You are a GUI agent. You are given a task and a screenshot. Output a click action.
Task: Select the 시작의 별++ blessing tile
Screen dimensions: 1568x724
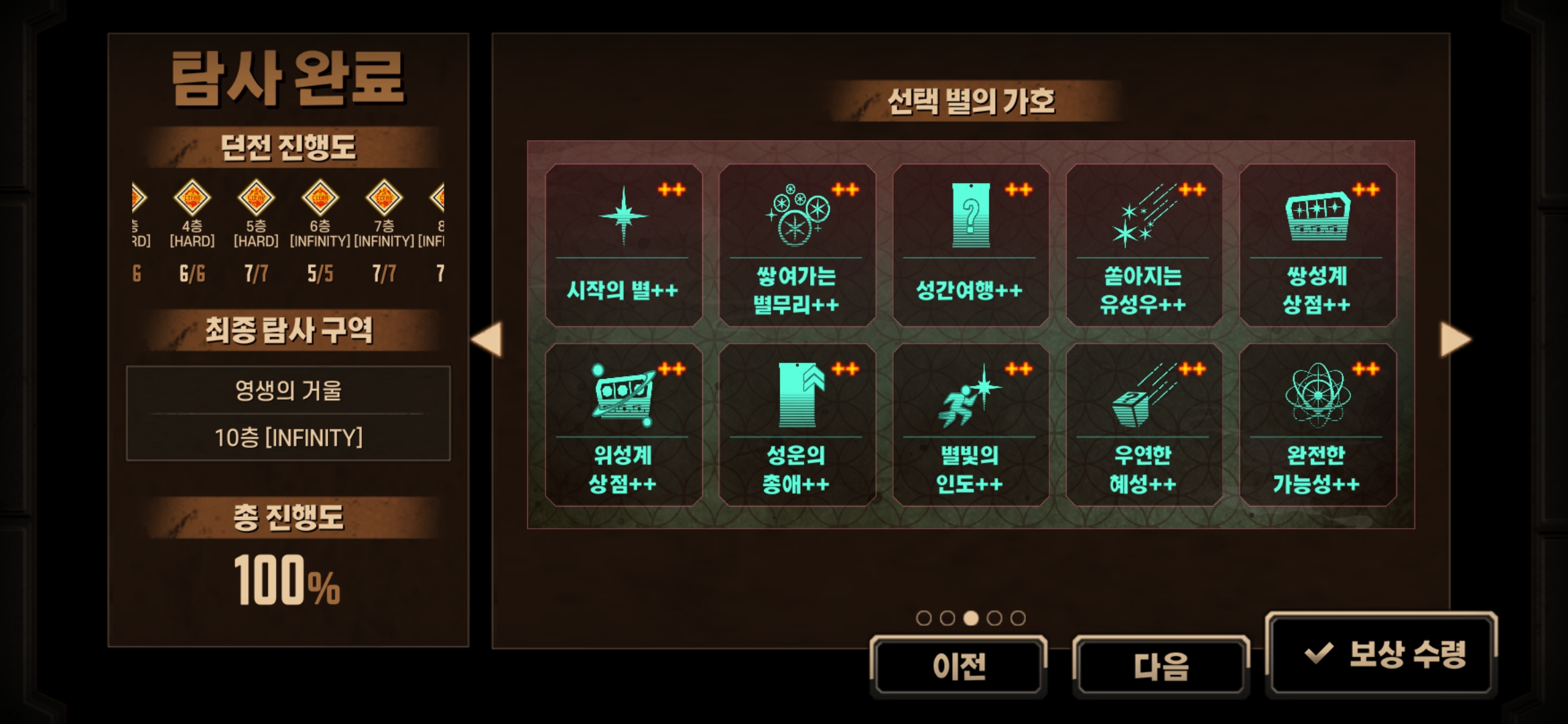click(x=623, y=245)
